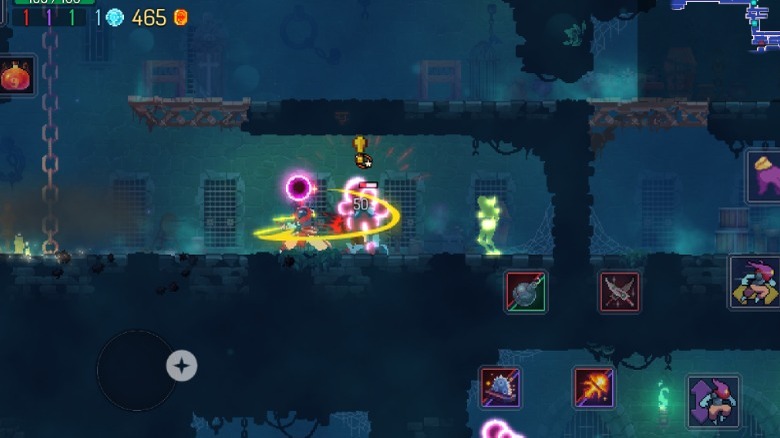This screenshot has height=438, width=780.
Task: Tap the jump button with up-down arrows
Action: point(713,402)
